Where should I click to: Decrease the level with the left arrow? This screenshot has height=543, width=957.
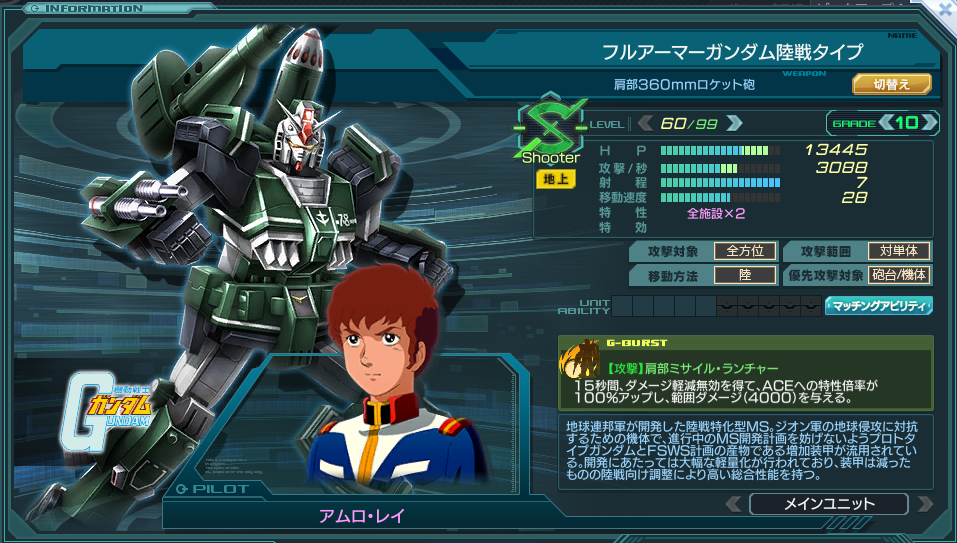[x=645, y=123]
